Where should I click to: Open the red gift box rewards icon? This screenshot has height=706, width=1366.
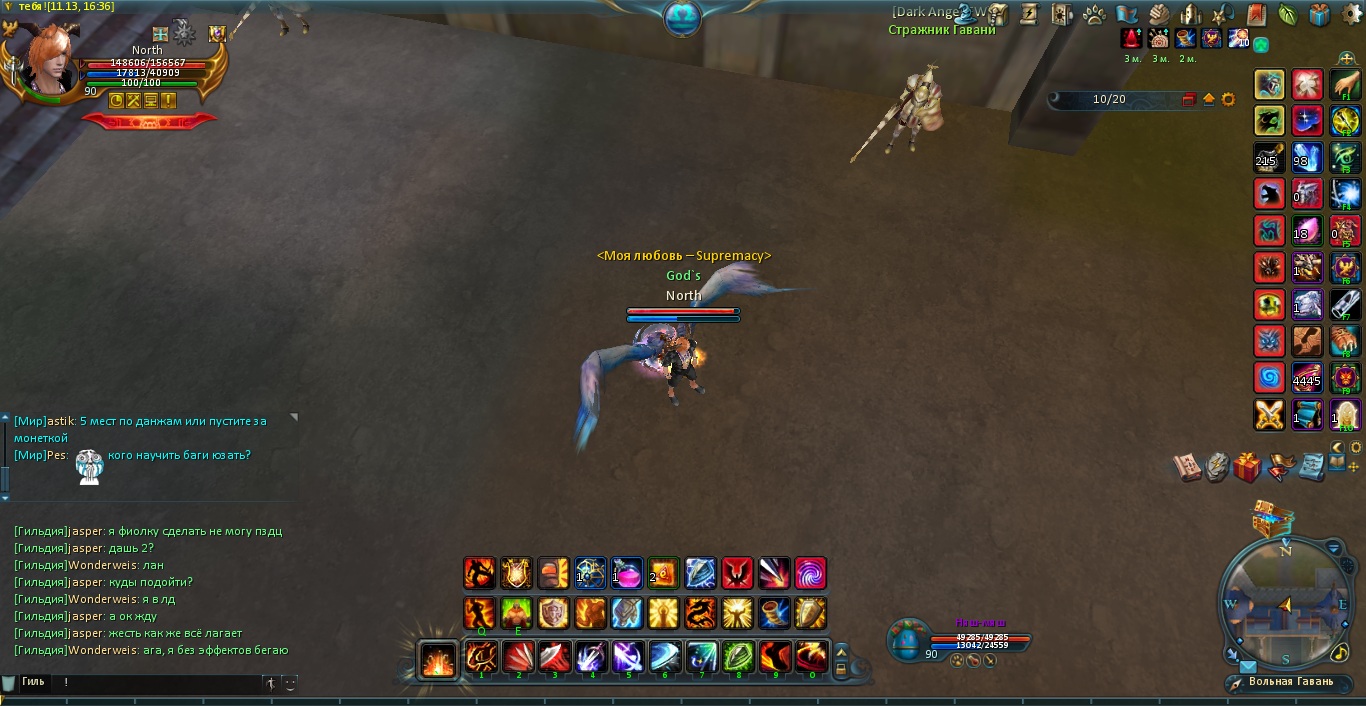tap(1247, 466)
